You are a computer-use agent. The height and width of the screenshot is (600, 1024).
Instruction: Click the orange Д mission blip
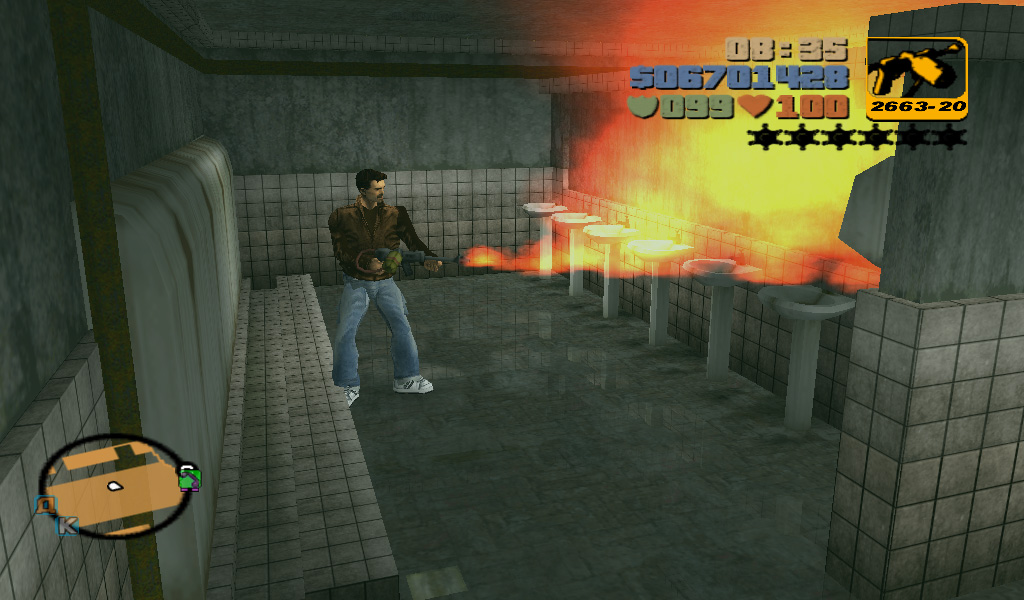[45, 506]
